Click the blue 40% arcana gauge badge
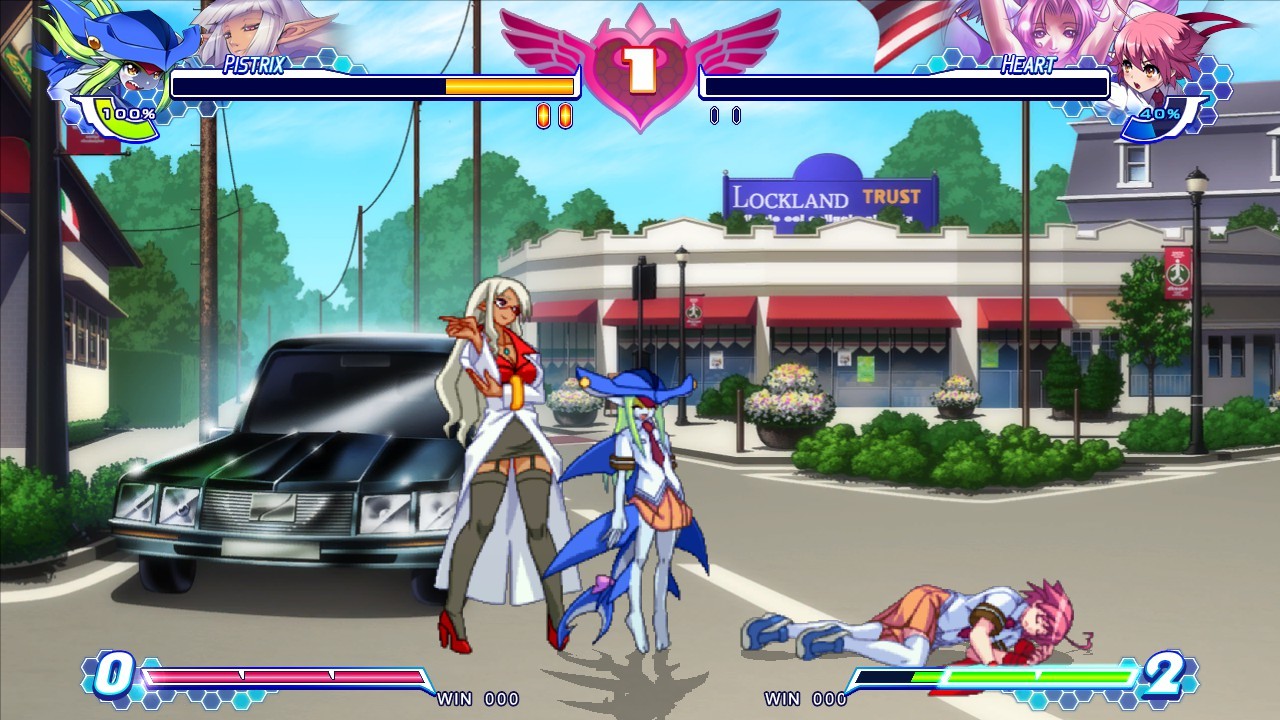1280x720 pixels. coord(1160,115)
